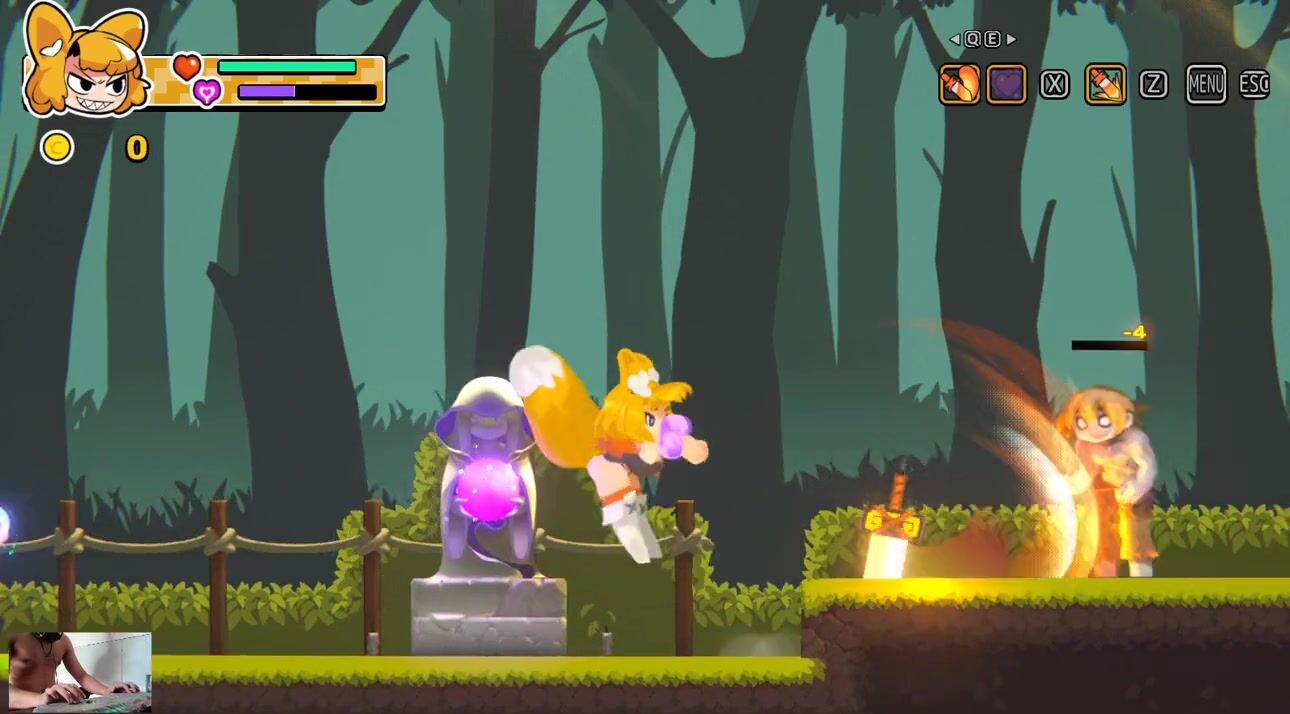Activate the purple heart skill slot
The width and height of the screenshot is (1290, 714).
click(1007, 85)
